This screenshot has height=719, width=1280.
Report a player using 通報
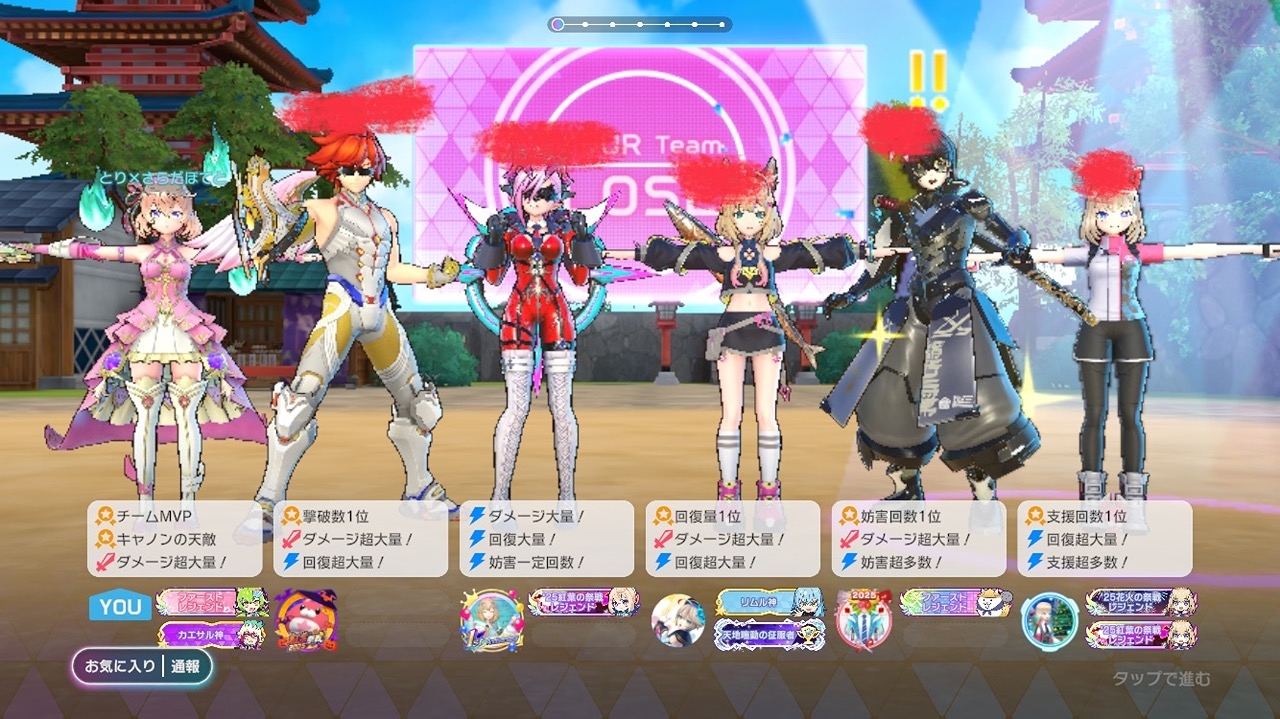tap(186, 666)
